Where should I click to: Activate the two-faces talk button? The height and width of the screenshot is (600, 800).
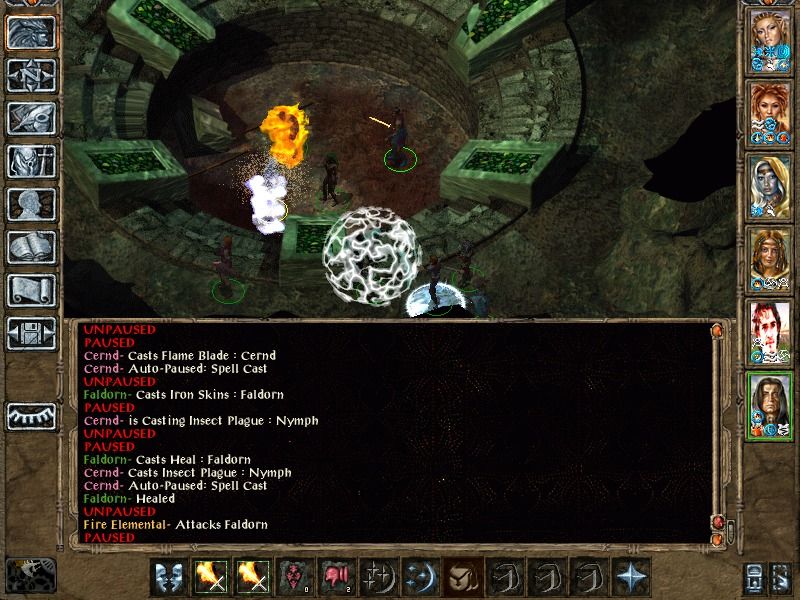[169, 577]
